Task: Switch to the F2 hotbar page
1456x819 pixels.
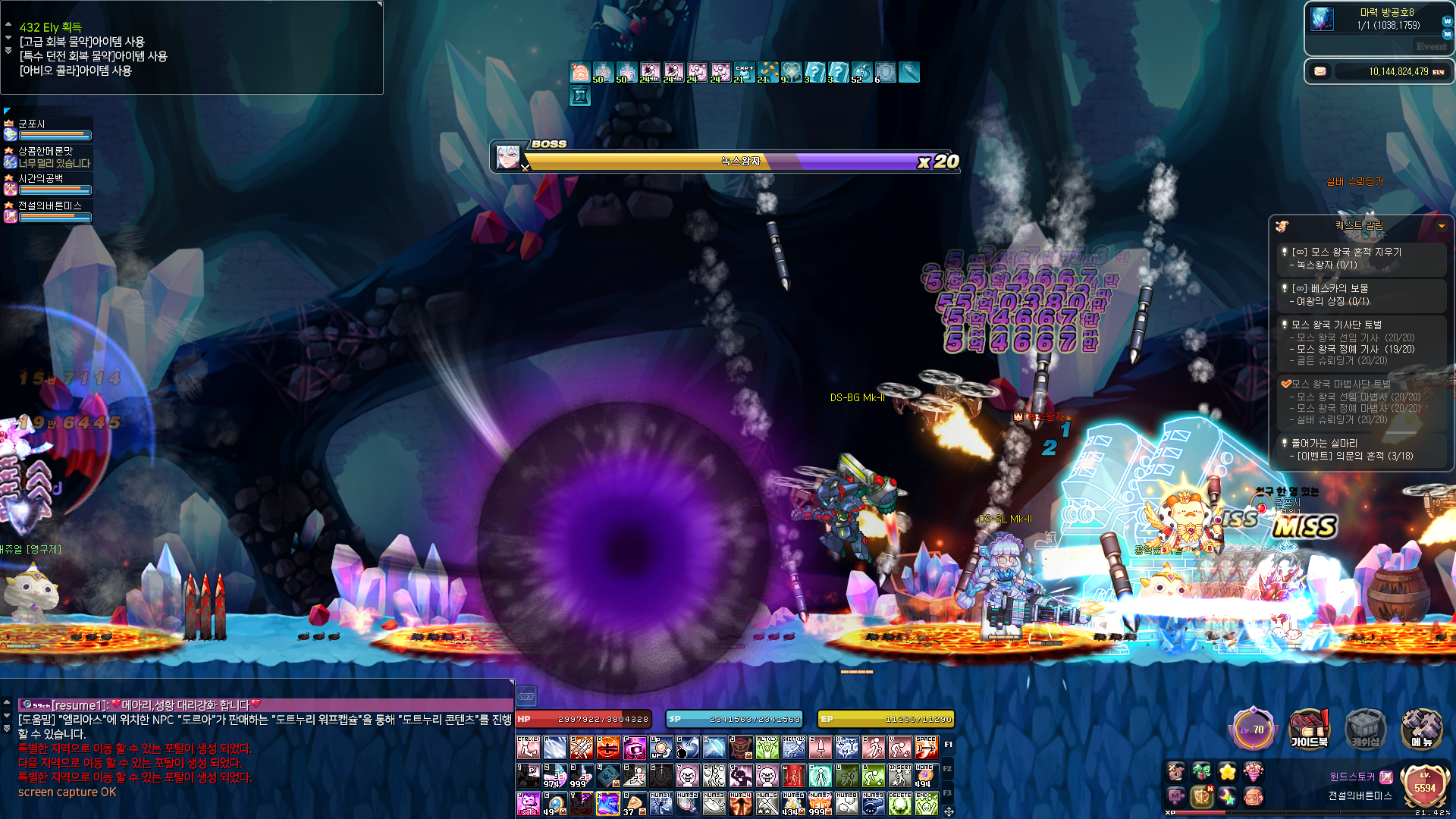Action: [x=948, y=769]
